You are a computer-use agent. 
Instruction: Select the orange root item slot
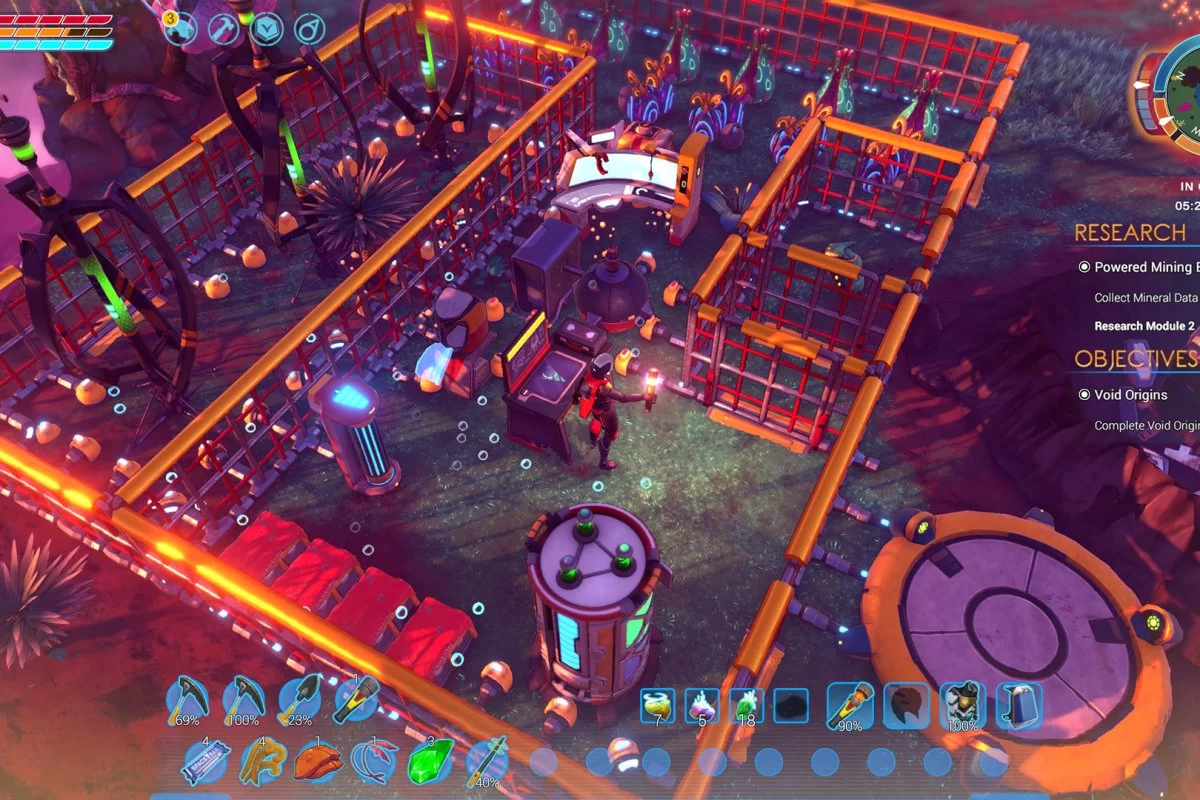(263, 763)
